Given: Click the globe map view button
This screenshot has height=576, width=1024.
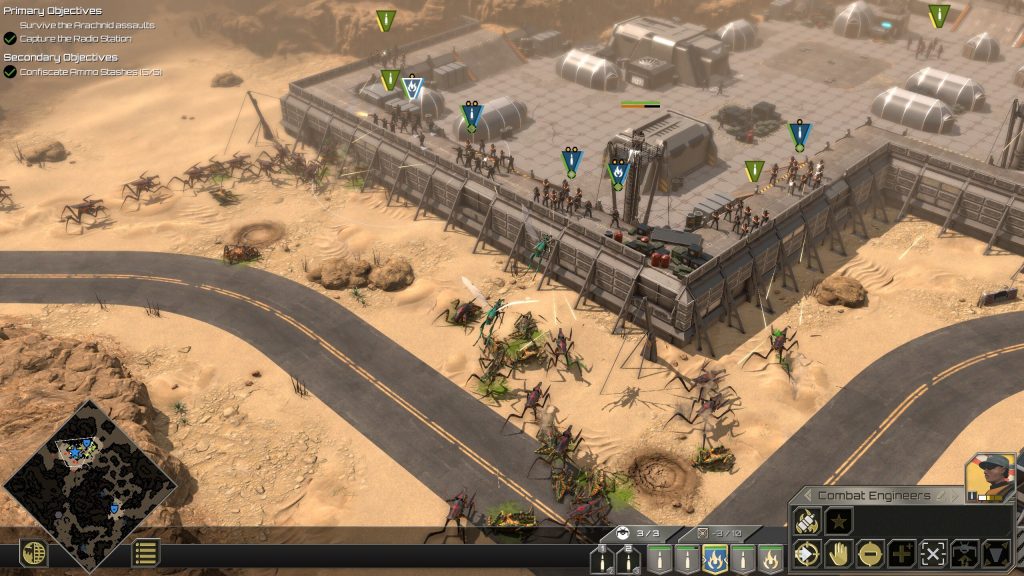Looking at the screenshot, I should [x=34, y=552].
